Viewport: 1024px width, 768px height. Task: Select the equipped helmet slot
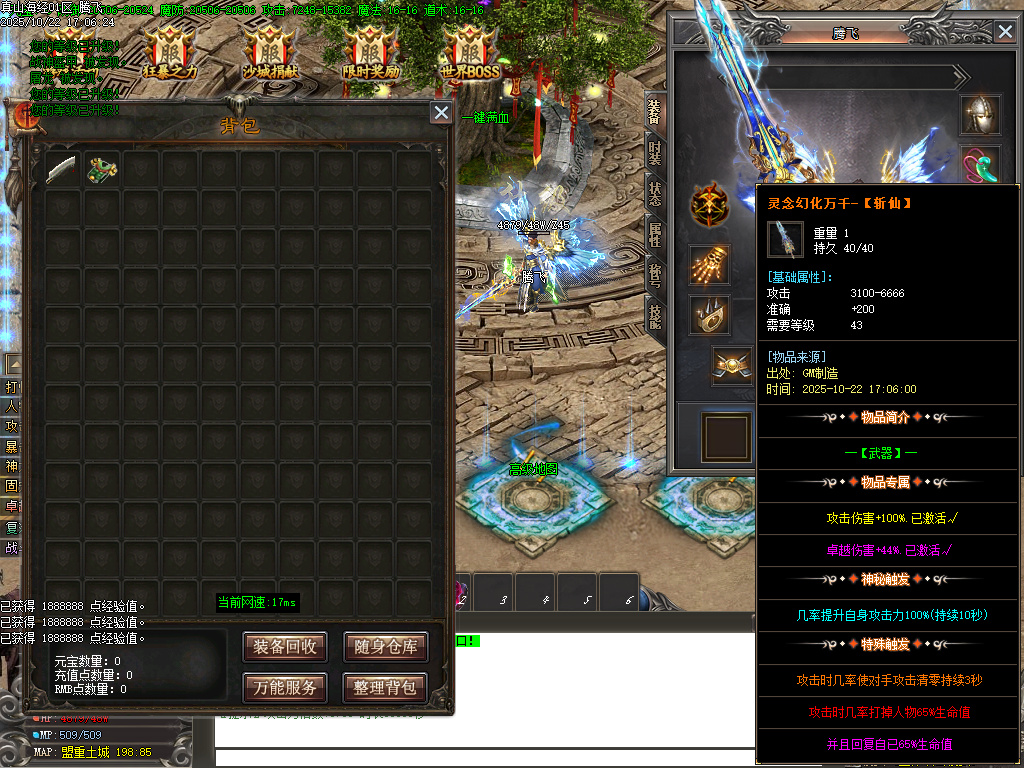coord(981,116)
